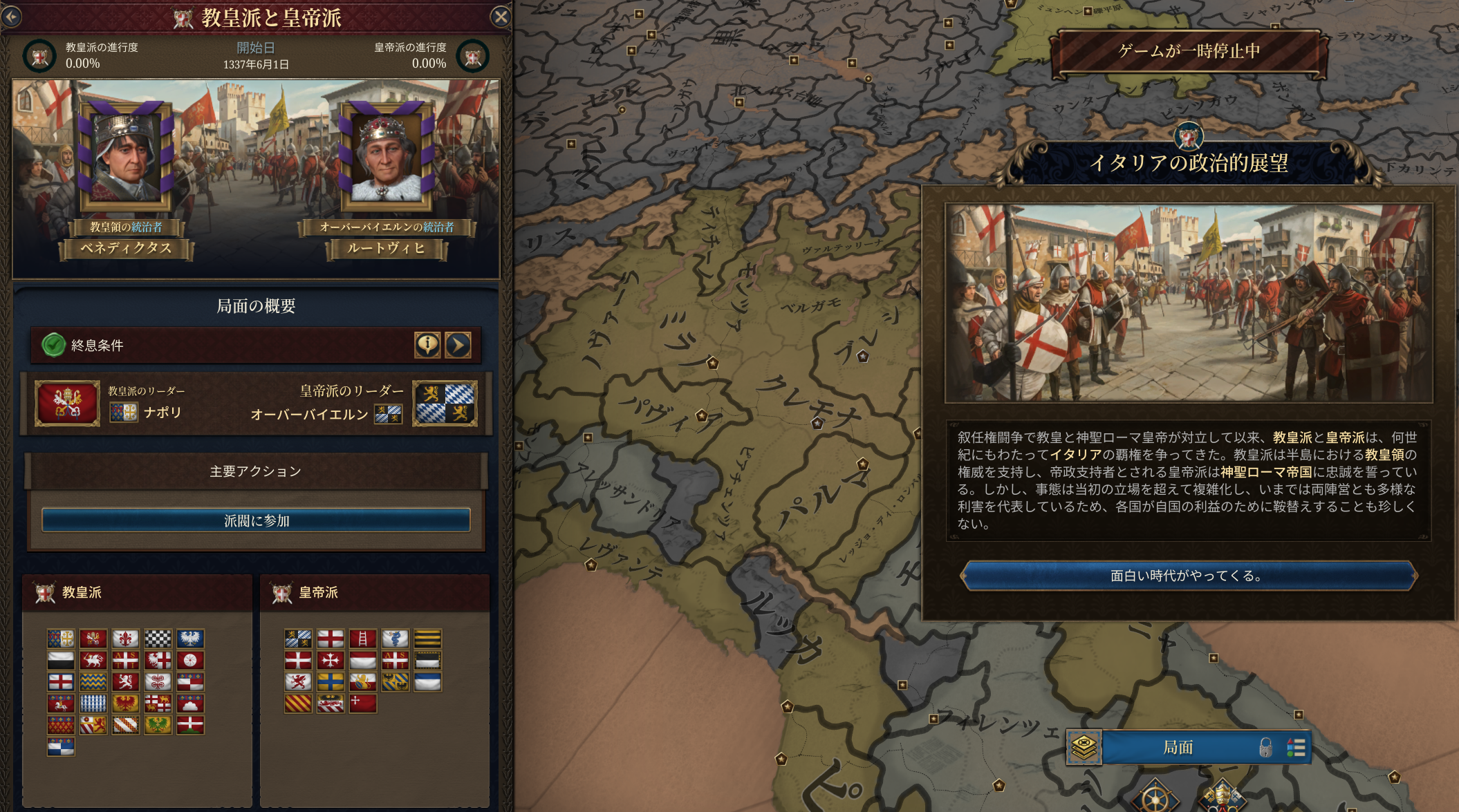This screenshot has width=1459, height=812.
Task: Choose 面白い時代がやってくる。 event option
Action: [1187, 576]
